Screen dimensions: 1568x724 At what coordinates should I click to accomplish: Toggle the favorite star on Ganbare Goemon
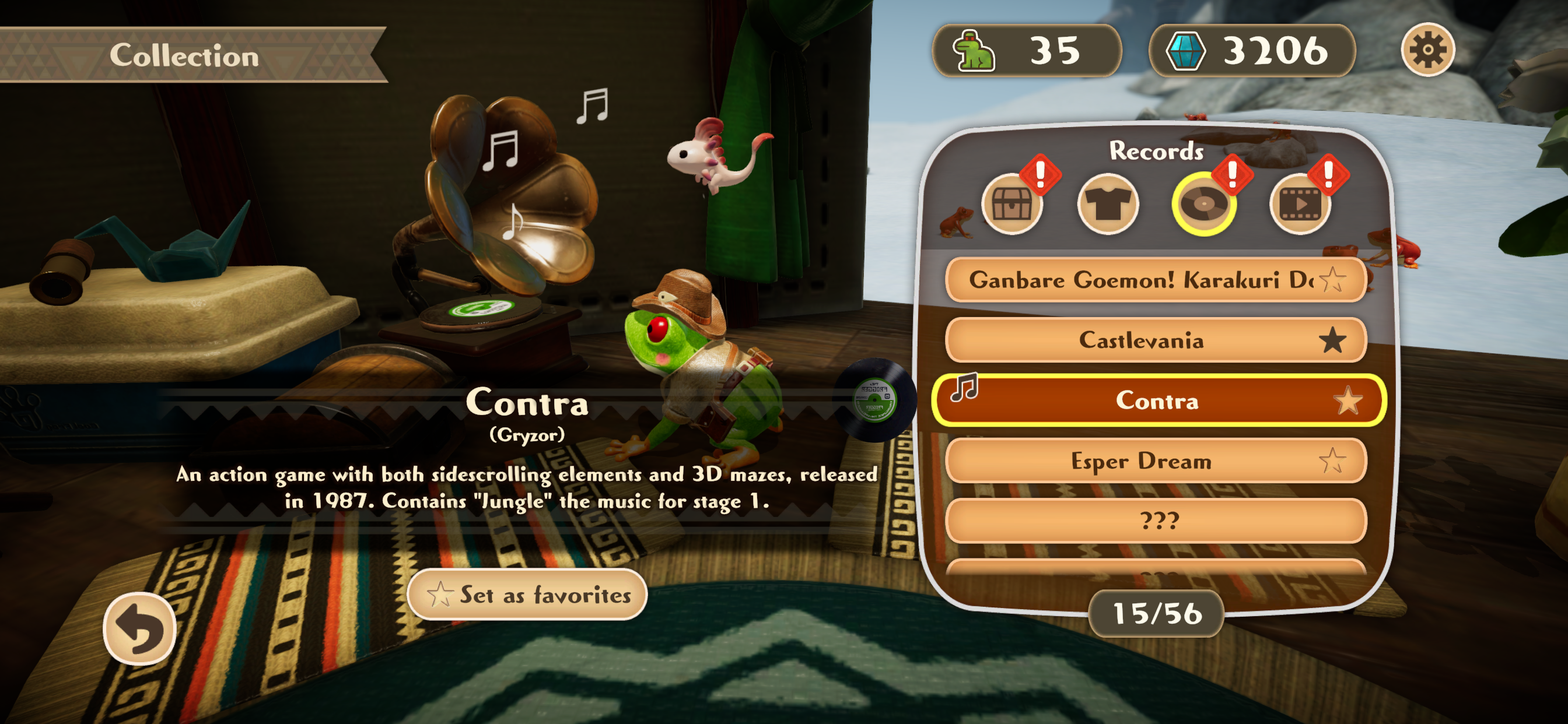coord(1332,280)
